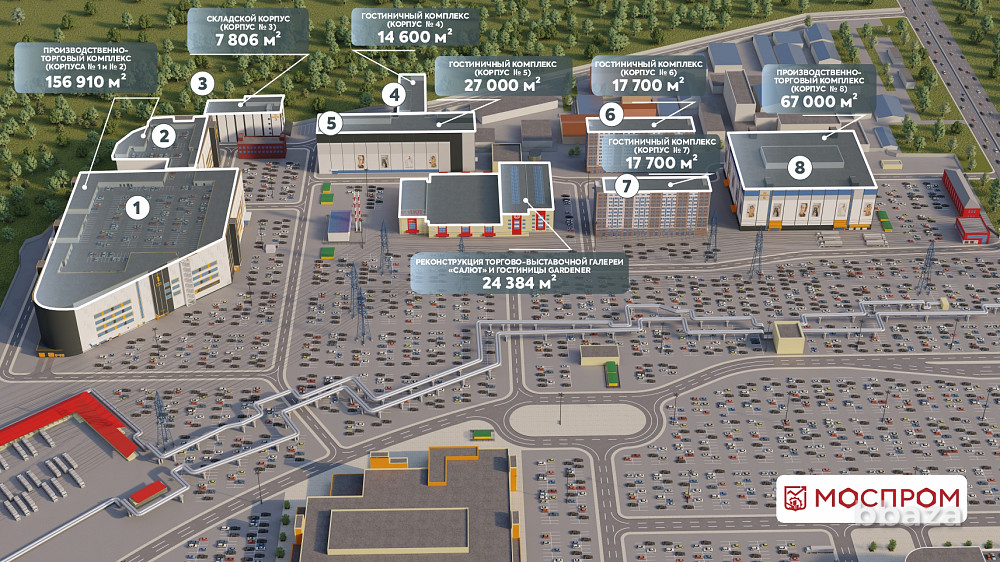
Task: Select map marker number 1
Action: (138, 208)
